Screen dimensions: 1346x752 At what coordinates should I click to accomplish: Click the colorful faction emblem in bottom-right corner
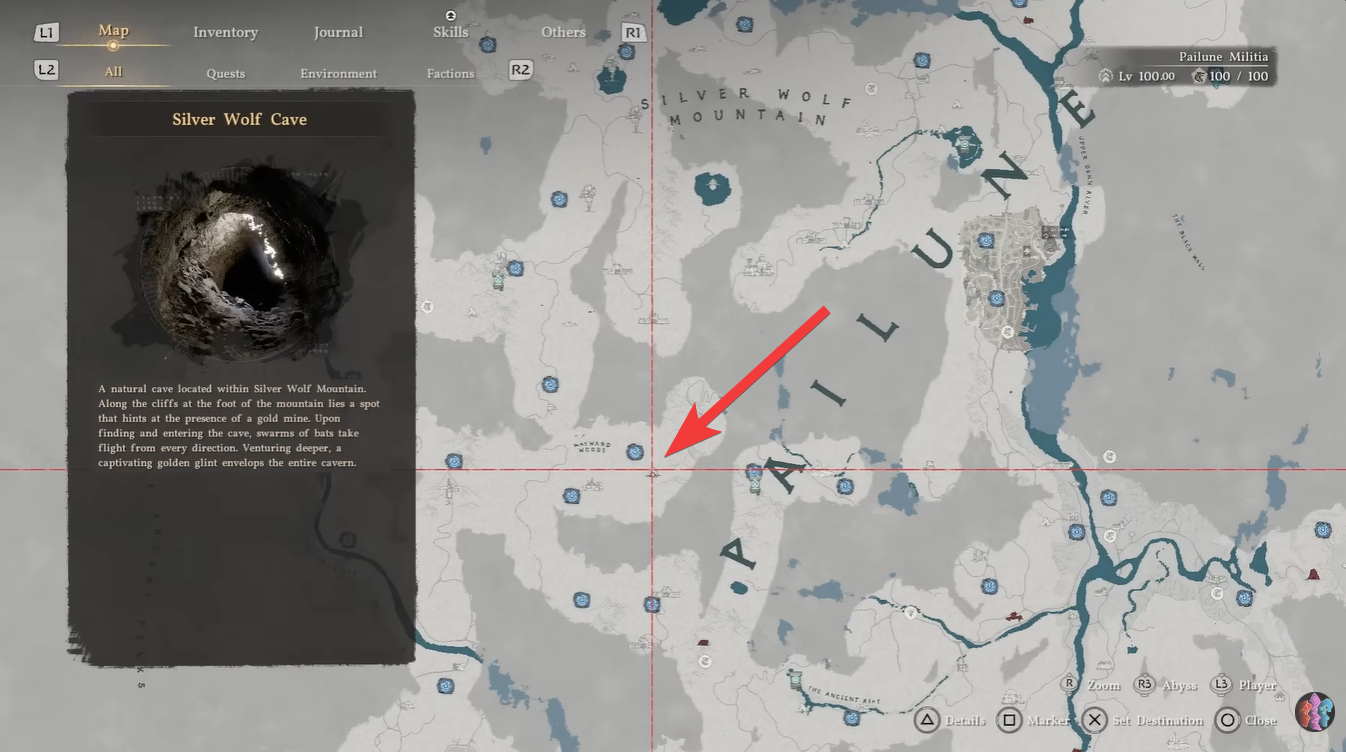point(1315,712)
